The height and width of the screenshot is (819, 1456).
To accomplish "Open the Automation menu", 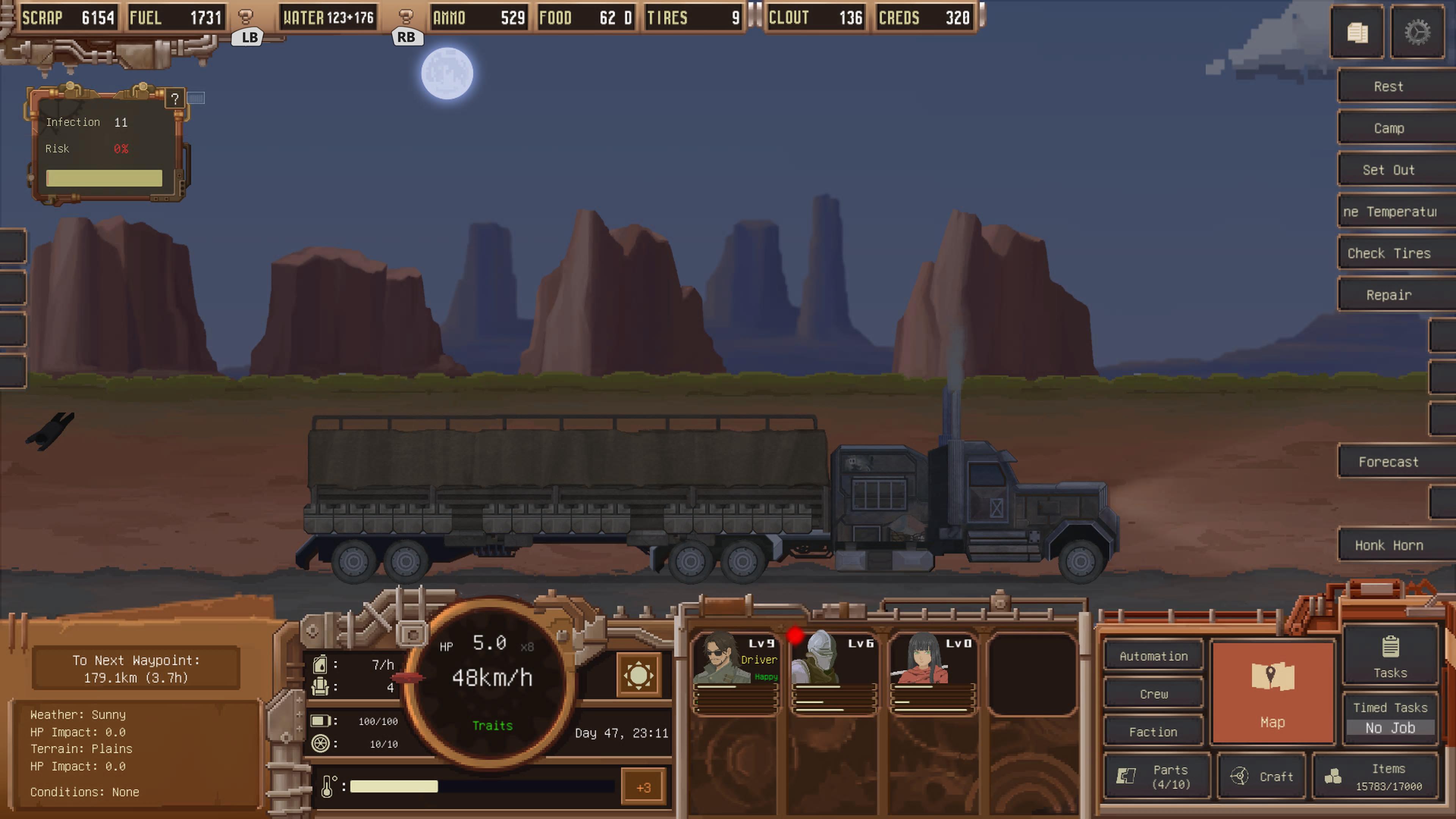I will (x=1153, y=656).
